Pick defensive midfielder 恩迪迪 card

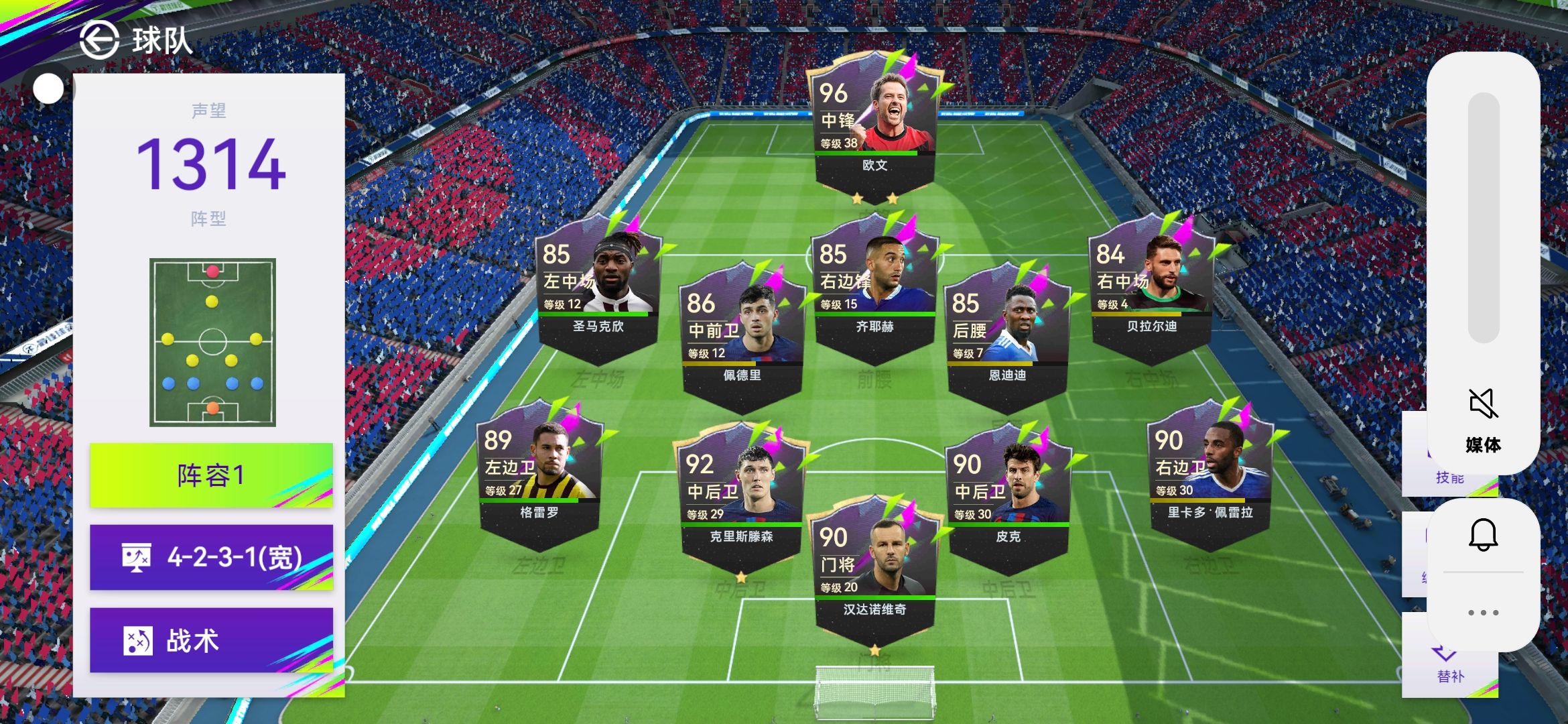pos(1006,337)
